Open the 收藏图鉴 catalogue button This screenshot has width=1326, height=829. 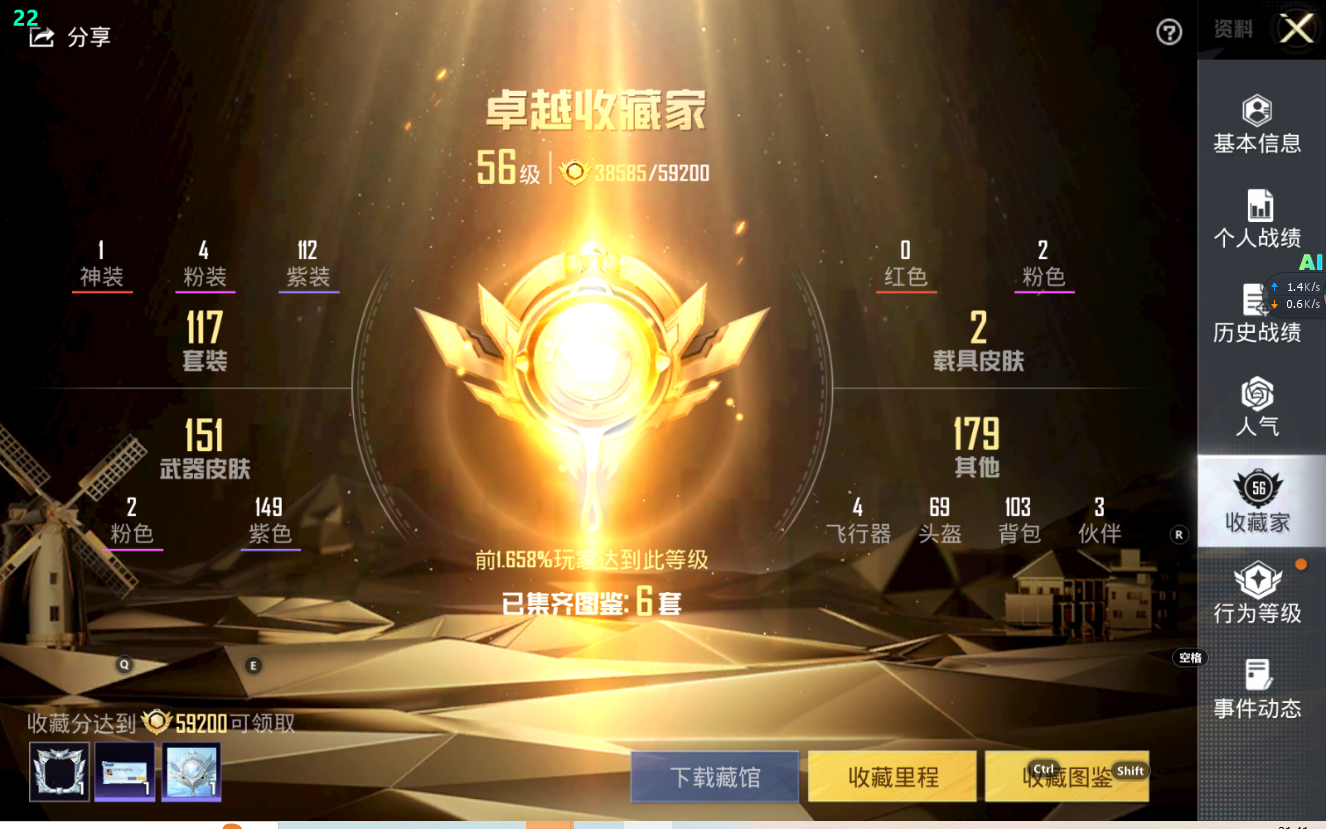click(x=1067, y=777)
